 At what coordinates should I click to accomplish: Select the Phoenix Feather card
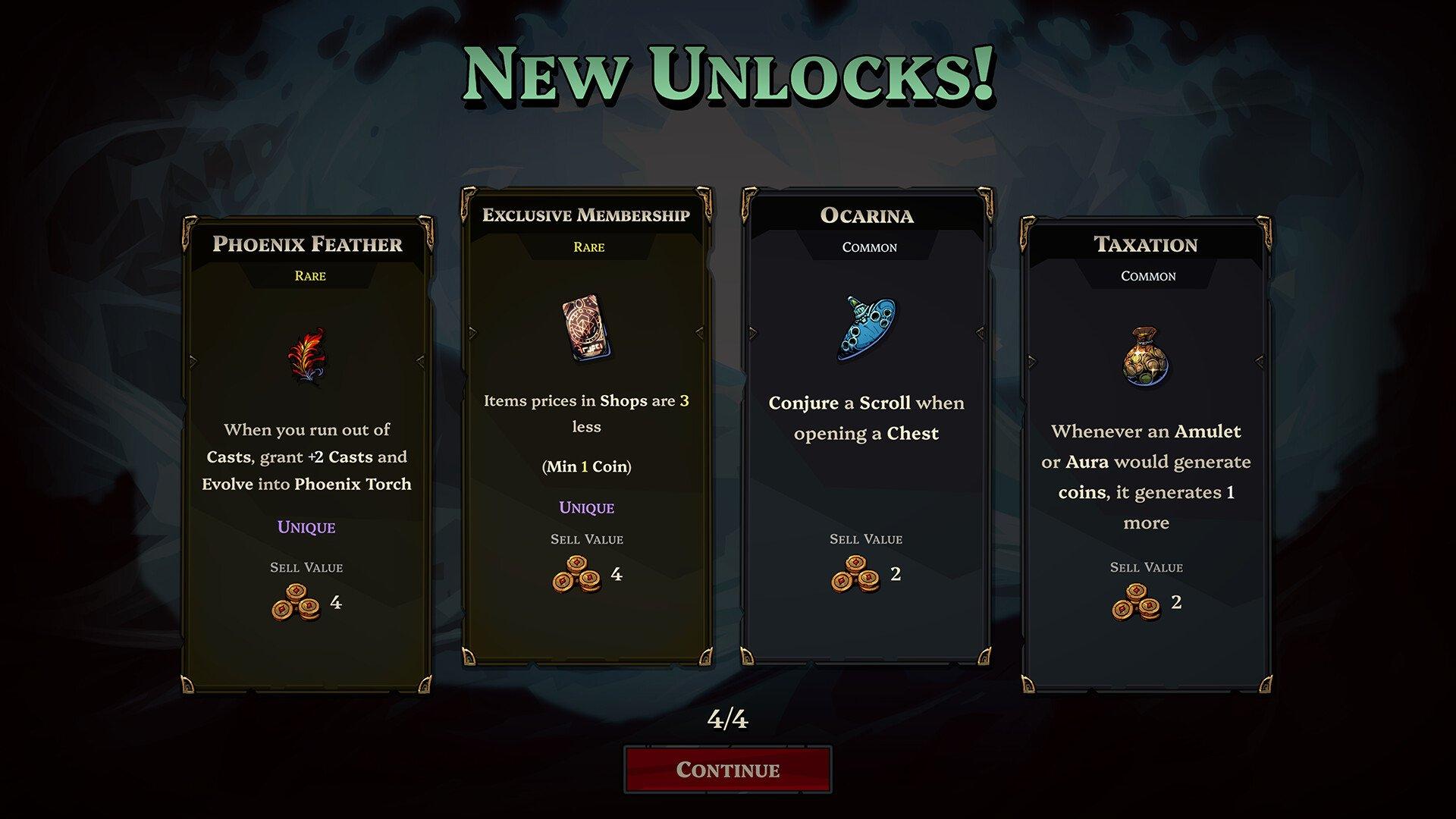(307, 455)
